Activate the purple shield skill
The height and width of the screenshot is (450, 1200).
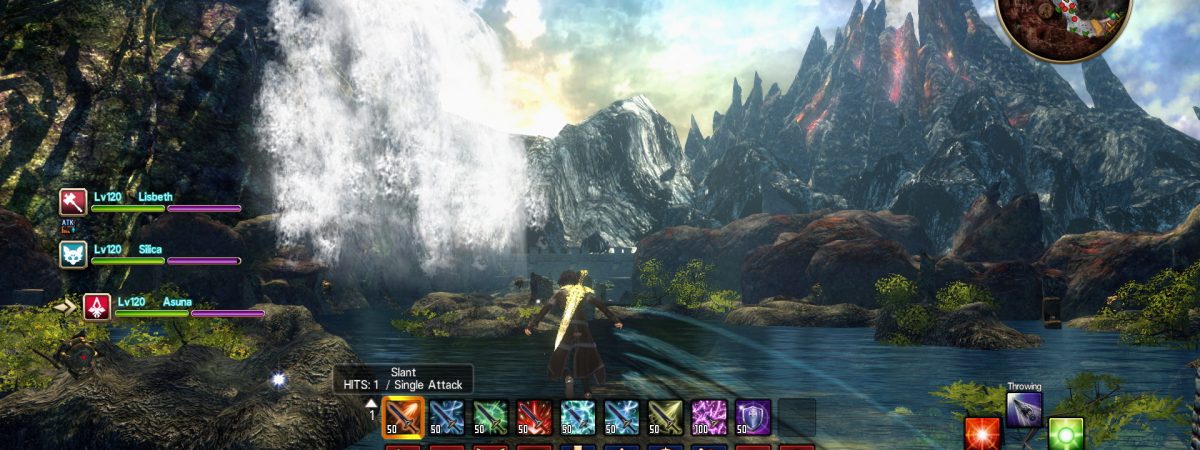752,417
